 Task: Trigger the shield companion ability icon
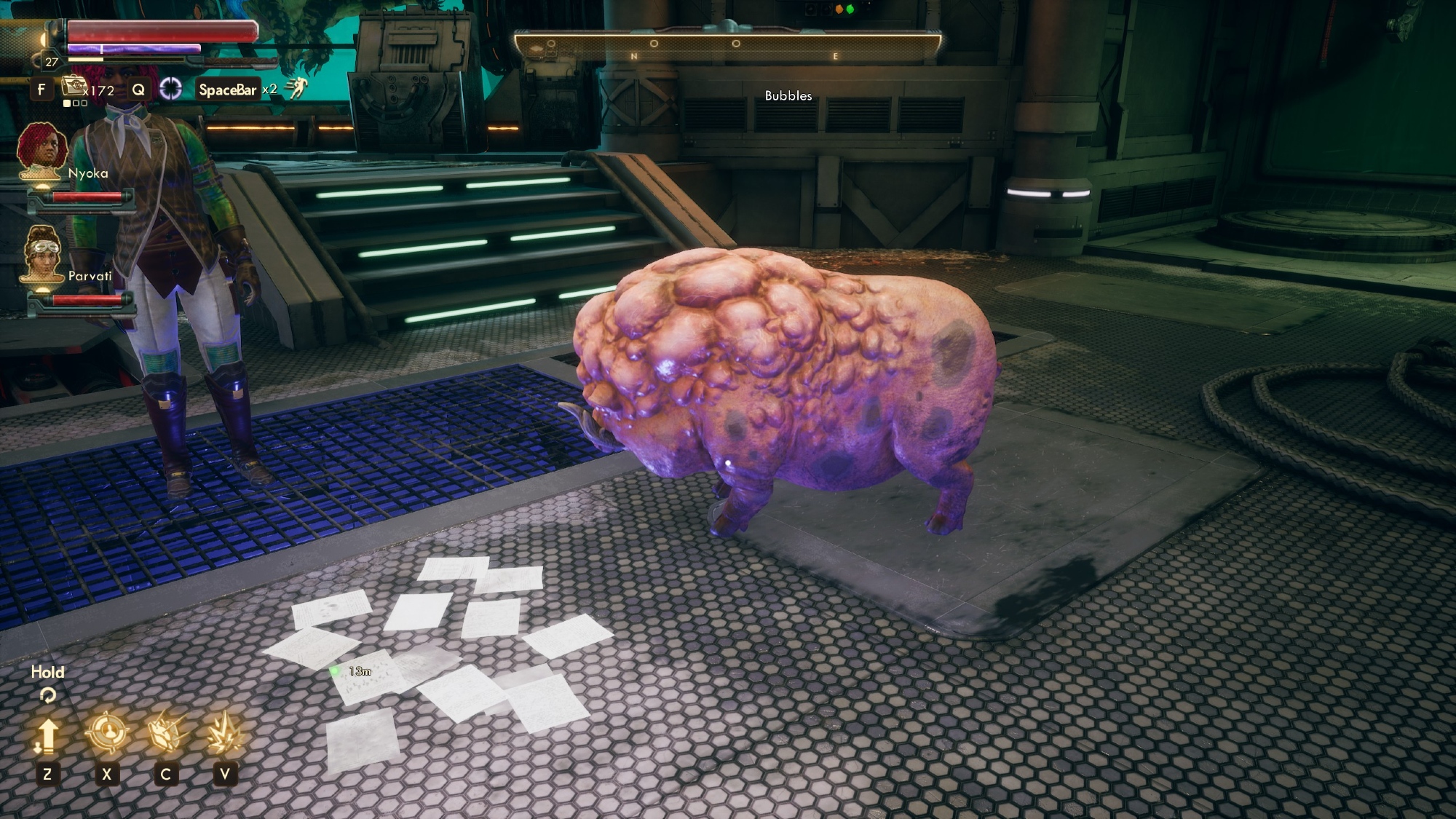[166, 732]
